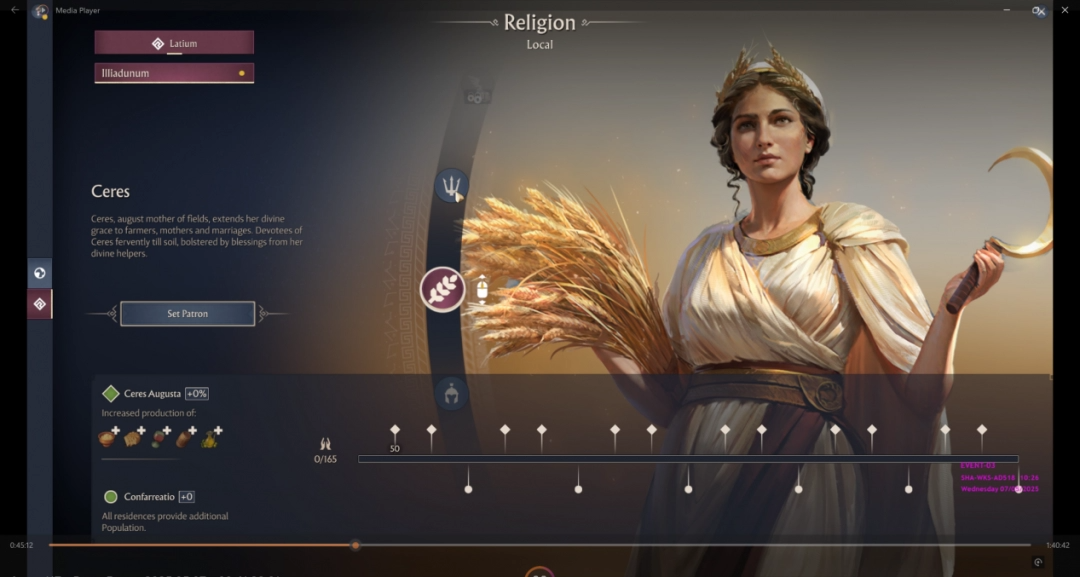Image resolution: width=1080 pixels, height=577 pixels.
Task: Select the Confarreatio green circle effect
Action: click(111, 497)
